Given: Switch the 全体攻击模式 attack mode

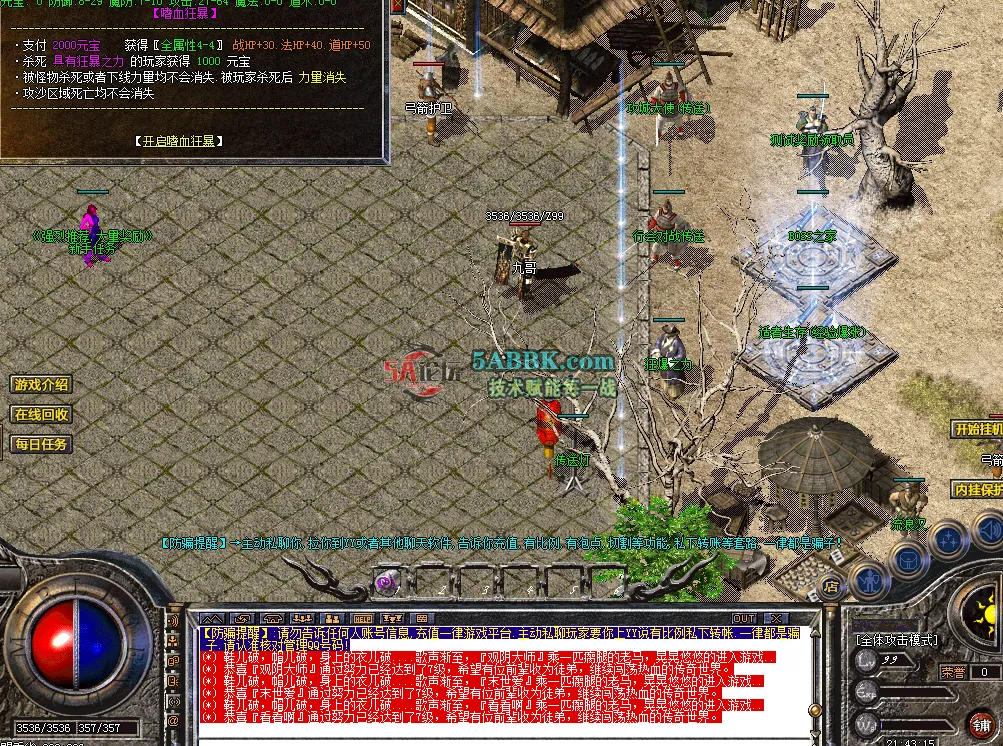Looking at the screenshot, I should tap(896, 639).
